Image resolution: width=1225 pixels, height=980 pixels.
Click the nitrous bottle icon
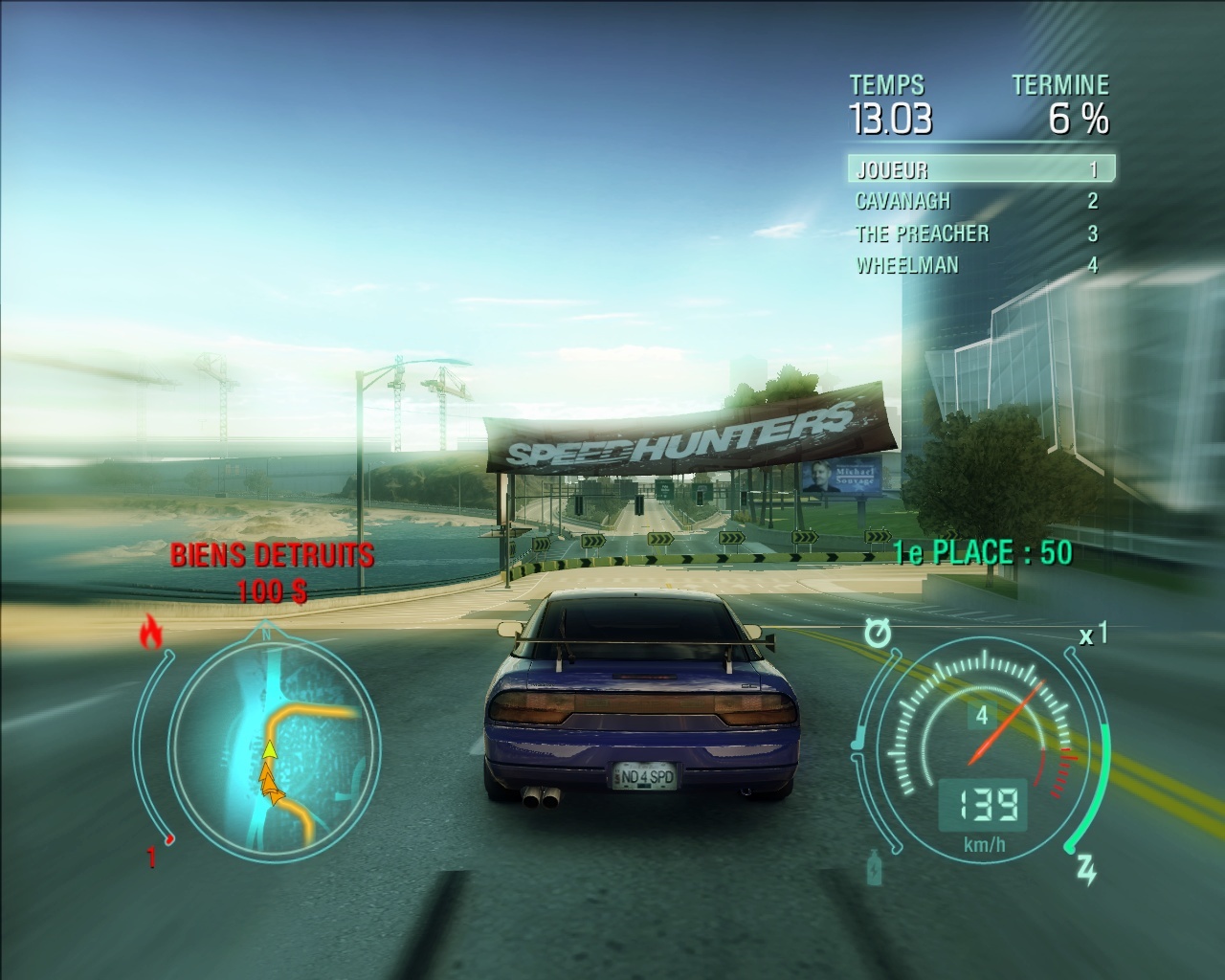[875, 868]
